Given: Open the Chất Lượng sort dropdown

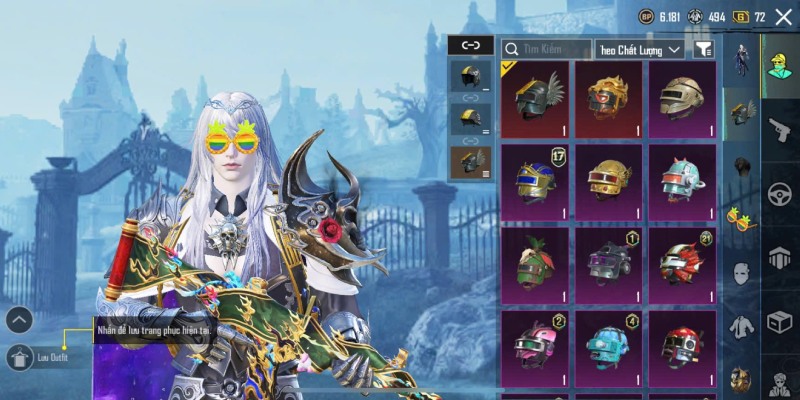Looking at the screenshot, I should pos(639,48).
